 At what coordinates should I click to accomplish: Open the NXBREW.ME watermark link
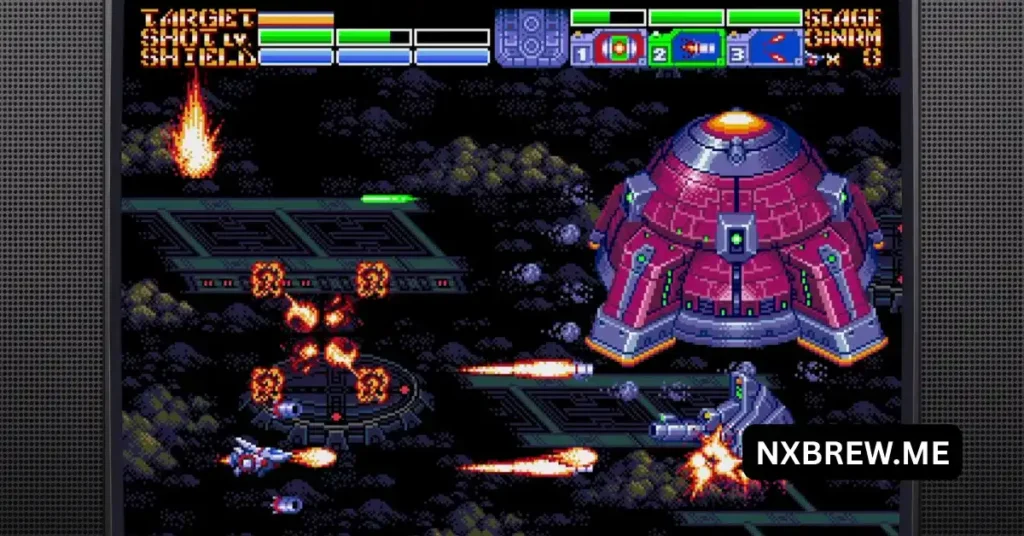pyautogui.click(x=851, y=452)
